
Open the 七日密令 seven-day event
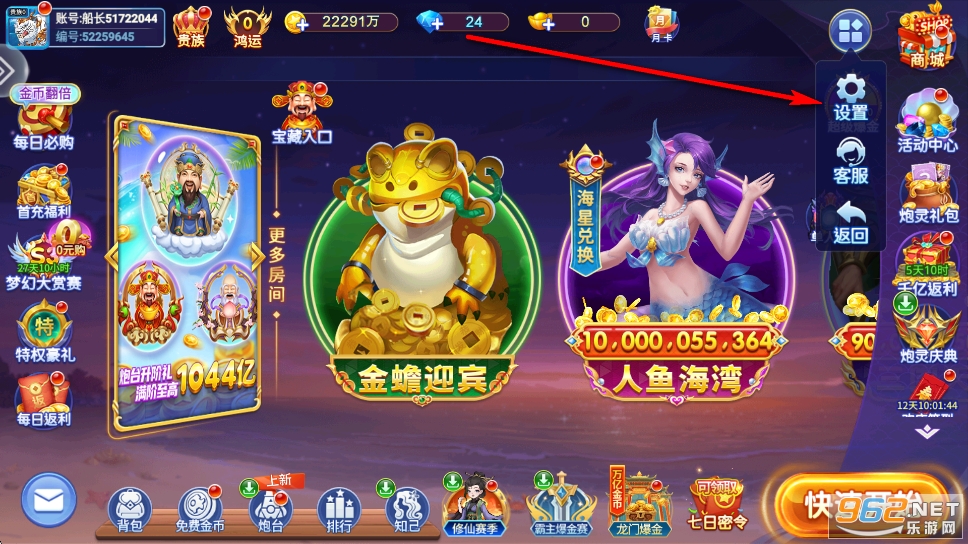pos(718,505)
